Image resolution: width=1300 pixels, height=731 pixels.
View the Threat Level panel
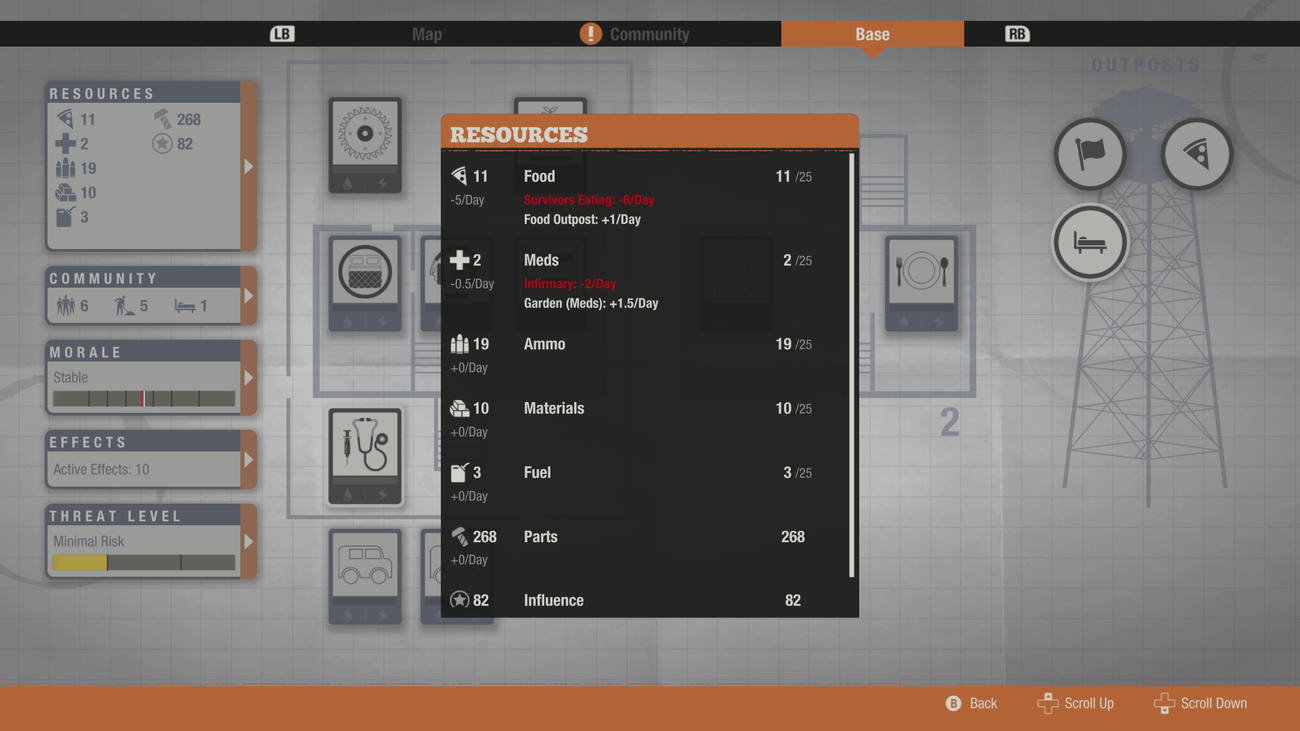(x=150, y=542)
